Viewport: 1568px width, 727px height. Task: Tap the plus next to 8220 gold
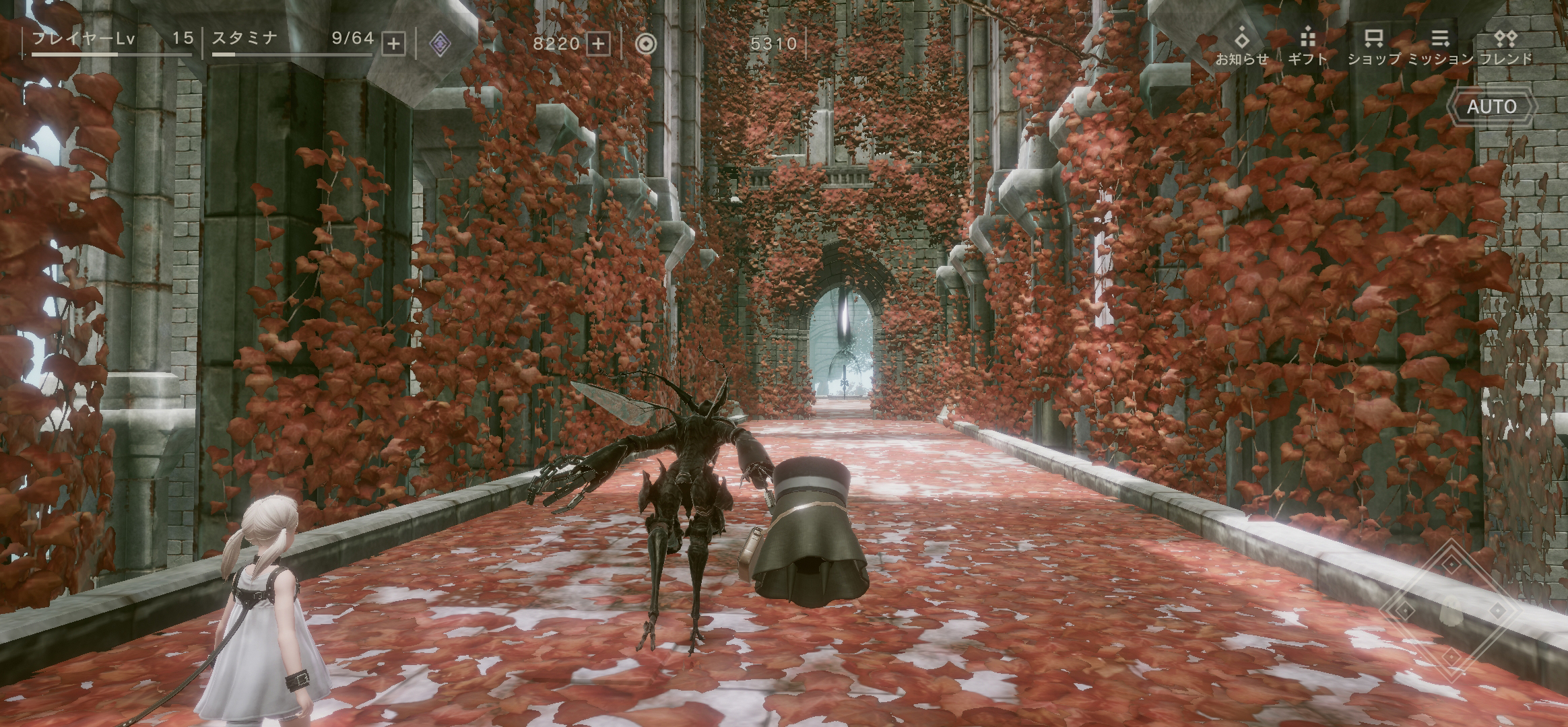[x=597, y=44]
